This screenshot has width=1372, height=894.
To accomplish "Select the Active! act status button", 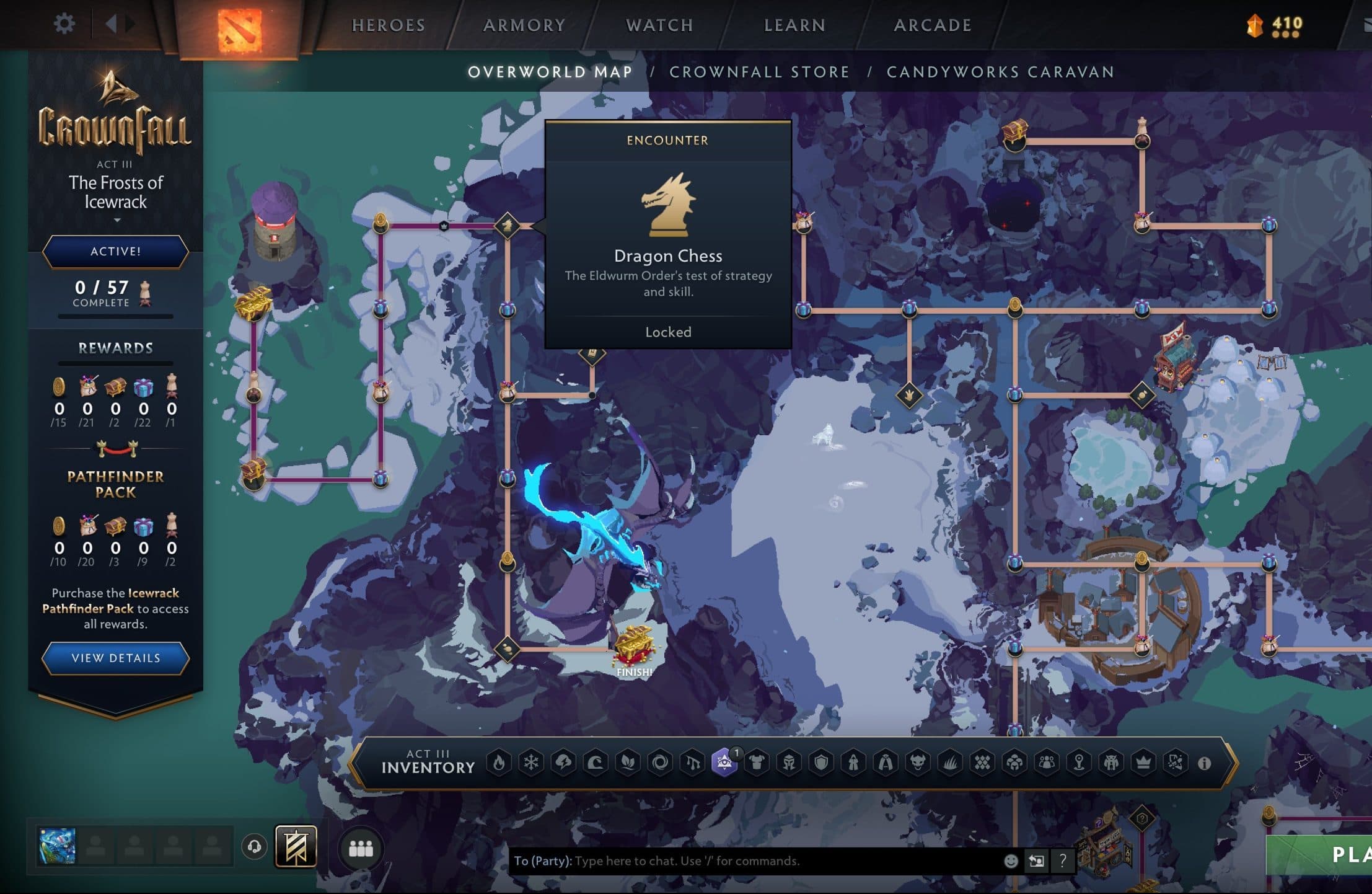I will (116, 251).
